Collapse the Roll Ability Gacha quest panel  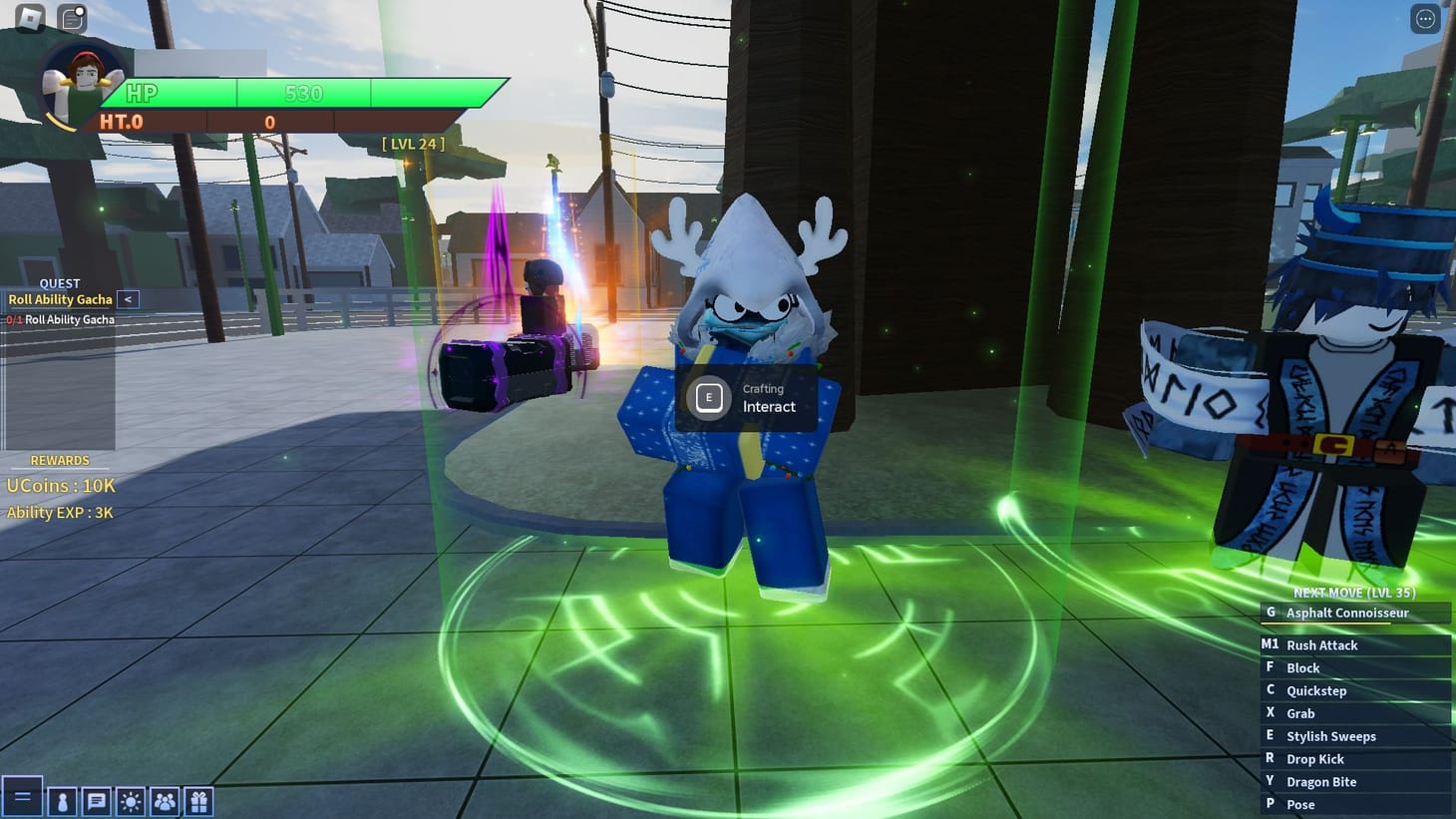coord(128,299)
